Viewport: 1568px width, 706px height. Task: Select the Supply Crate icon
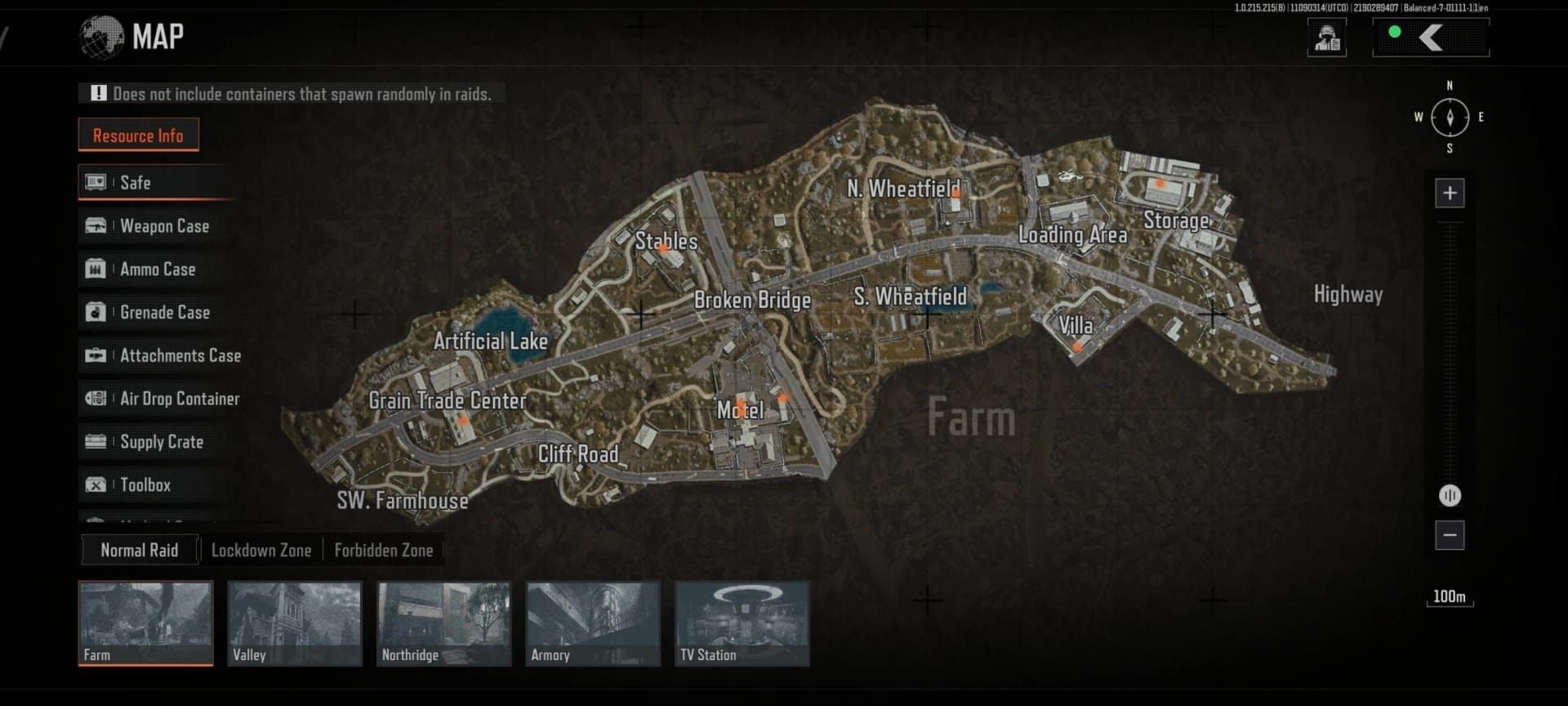tap(96, 442)
